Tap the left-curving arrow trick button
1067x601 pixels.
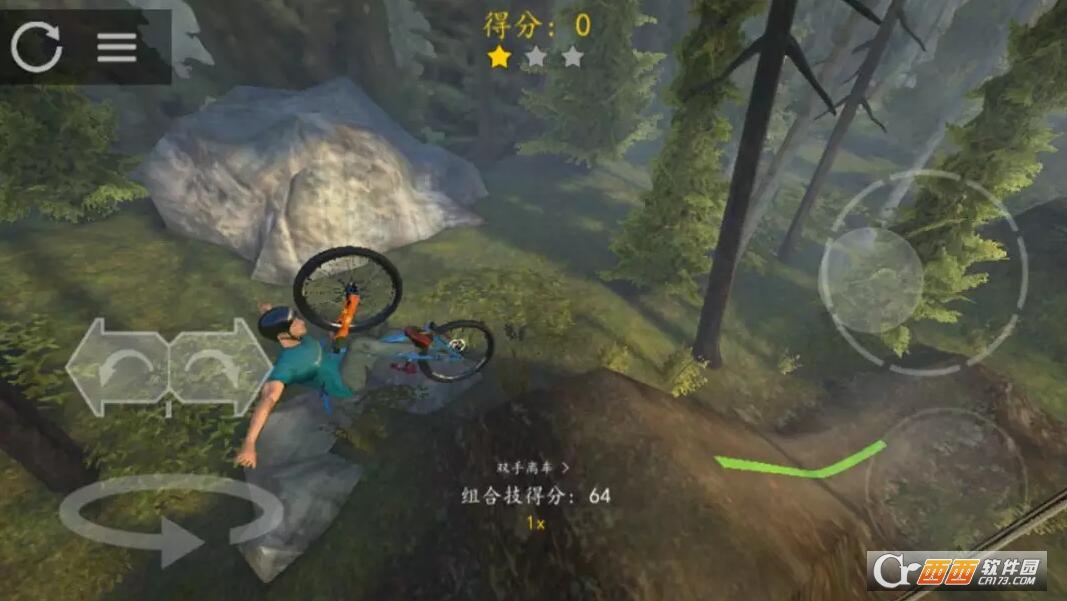118,367
